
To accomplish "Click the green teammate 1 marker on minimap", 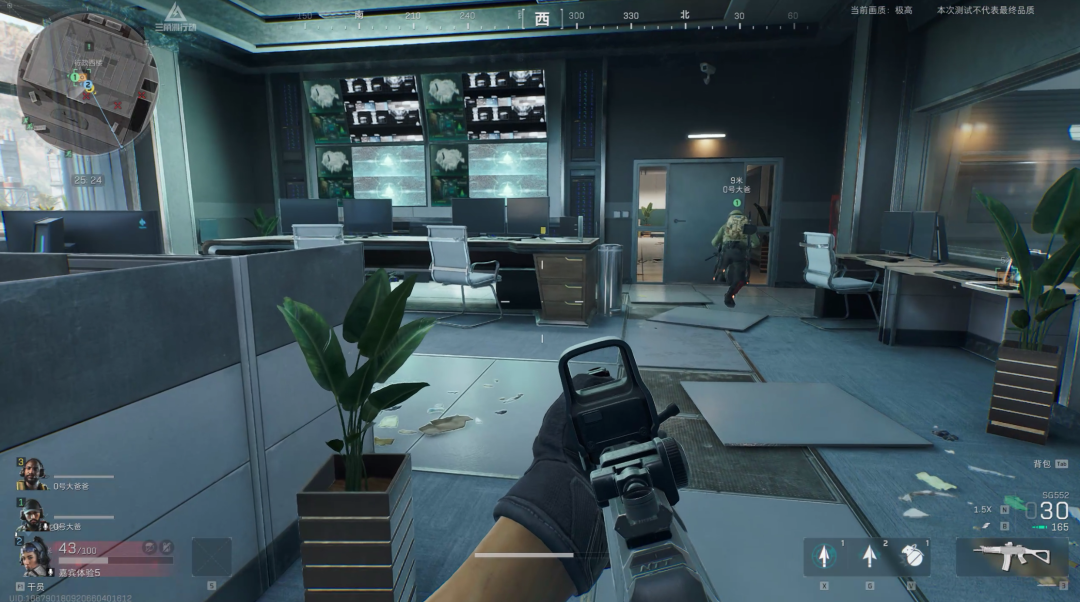I will [x=74, y=76].
